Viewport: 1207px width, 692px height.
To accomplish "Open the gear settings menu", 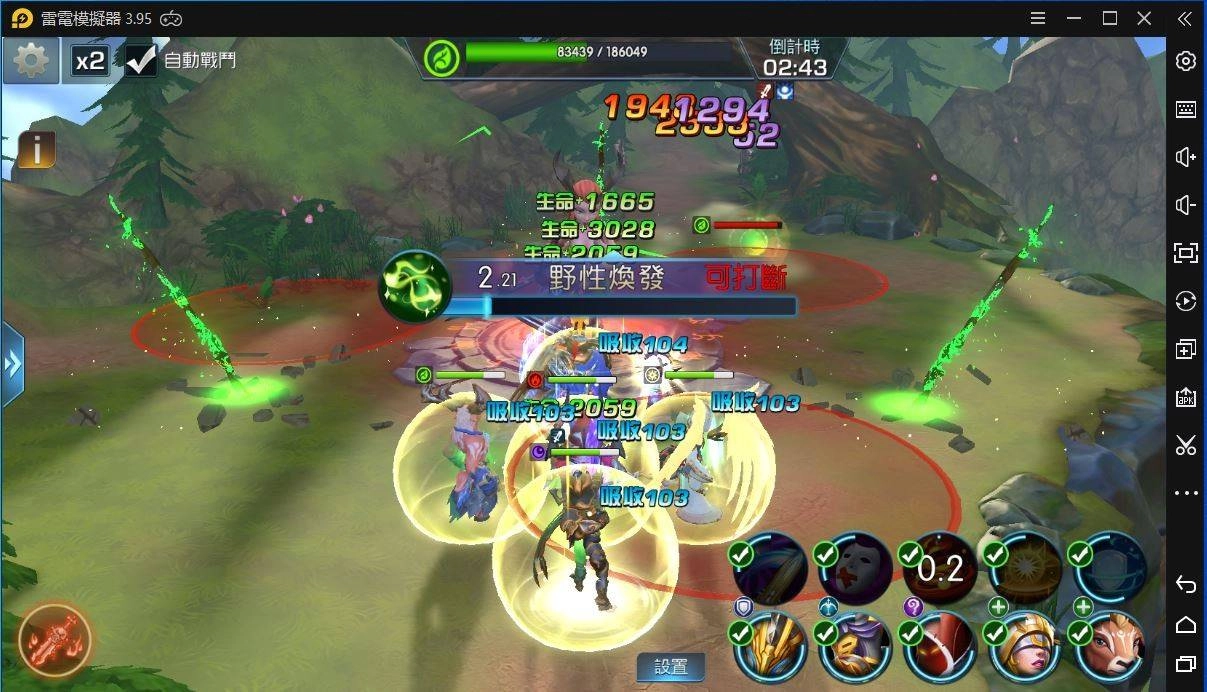I will (31, 61).
